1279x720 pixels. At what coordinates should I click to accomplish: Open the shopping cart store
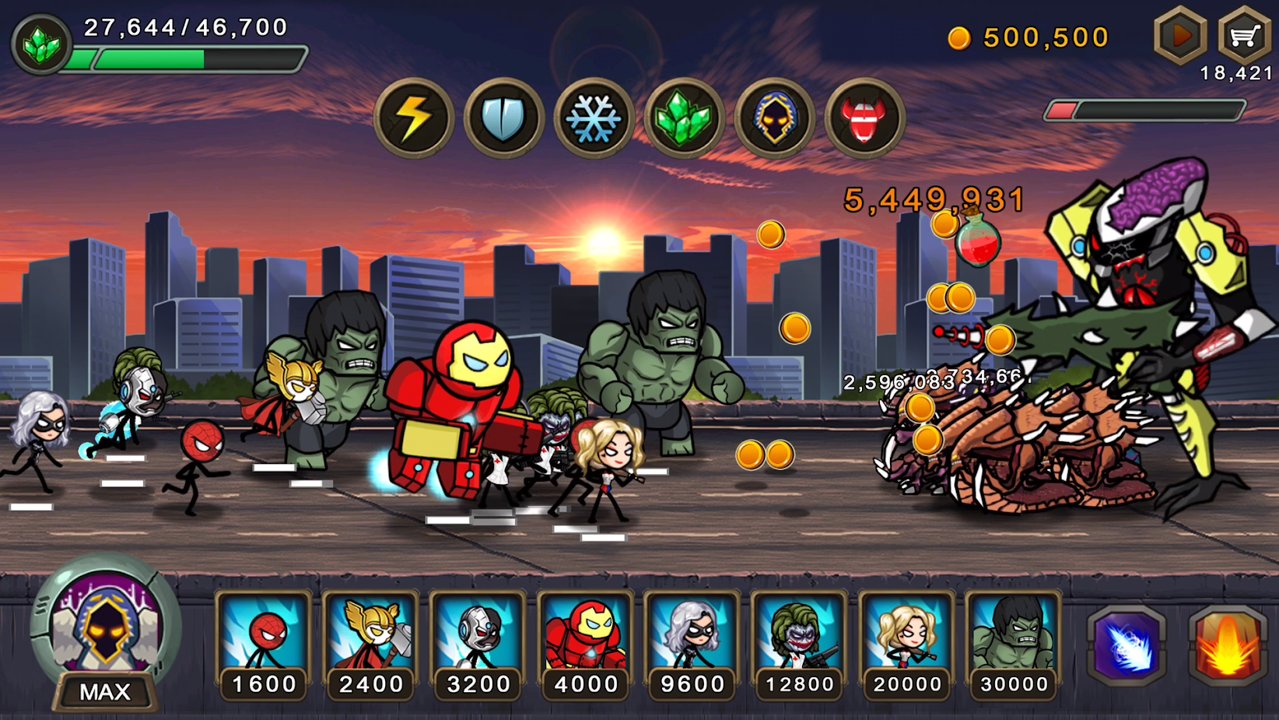tap(1243, 36)
